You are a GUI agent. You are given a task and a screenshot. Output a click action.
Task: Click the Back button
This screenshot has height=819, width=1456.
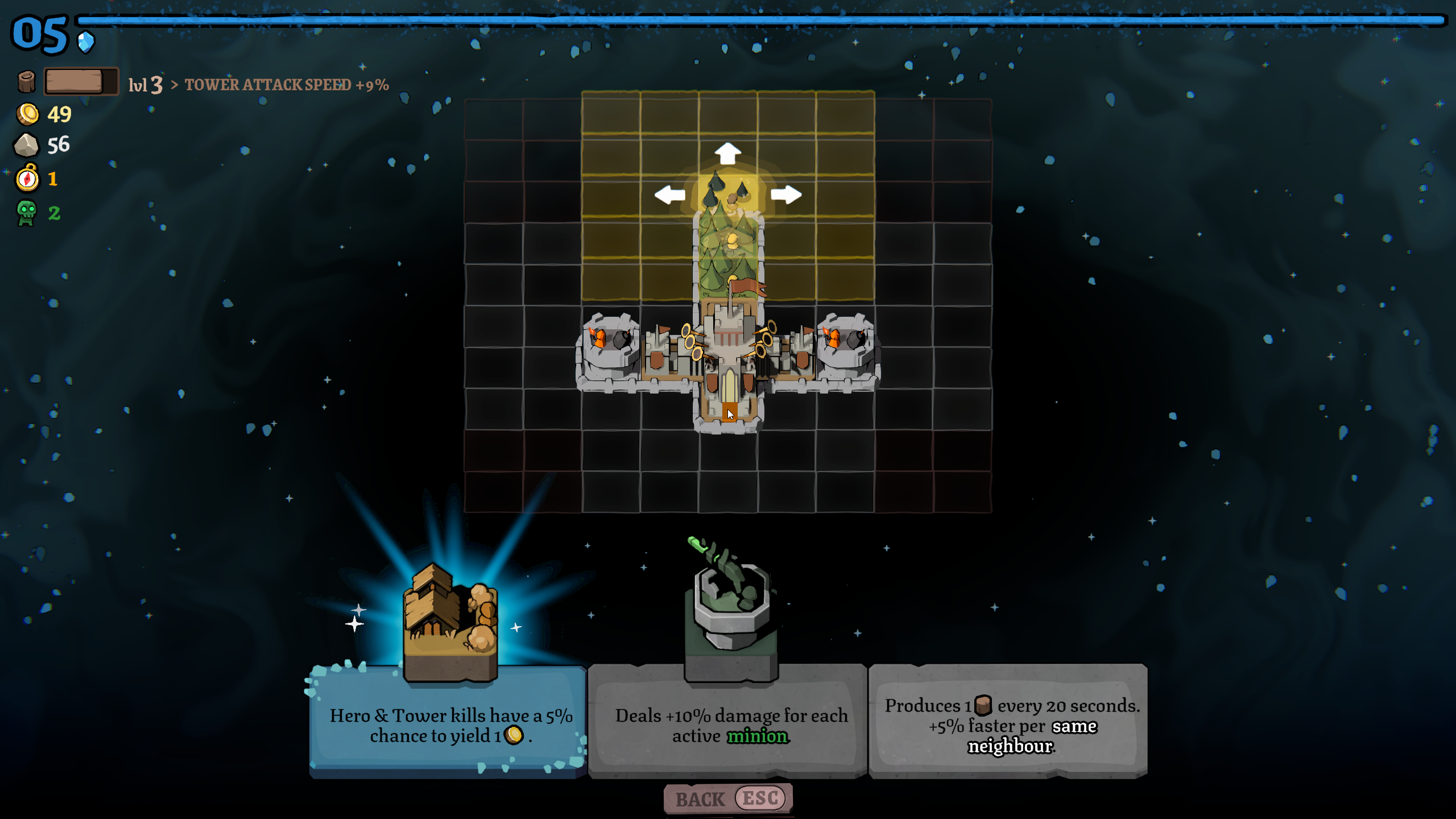coord(728,799)
